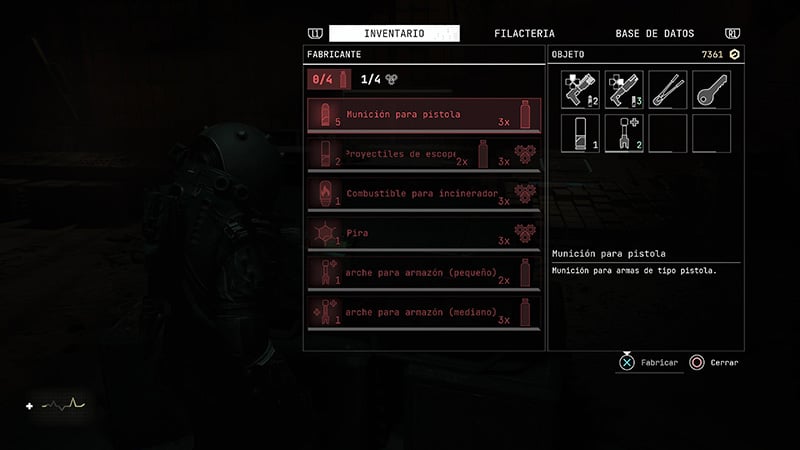This screenshot has width=800, height=450.
Task: Select the Inventario tab
Action: pyautogui.click(x=394, y=34)
